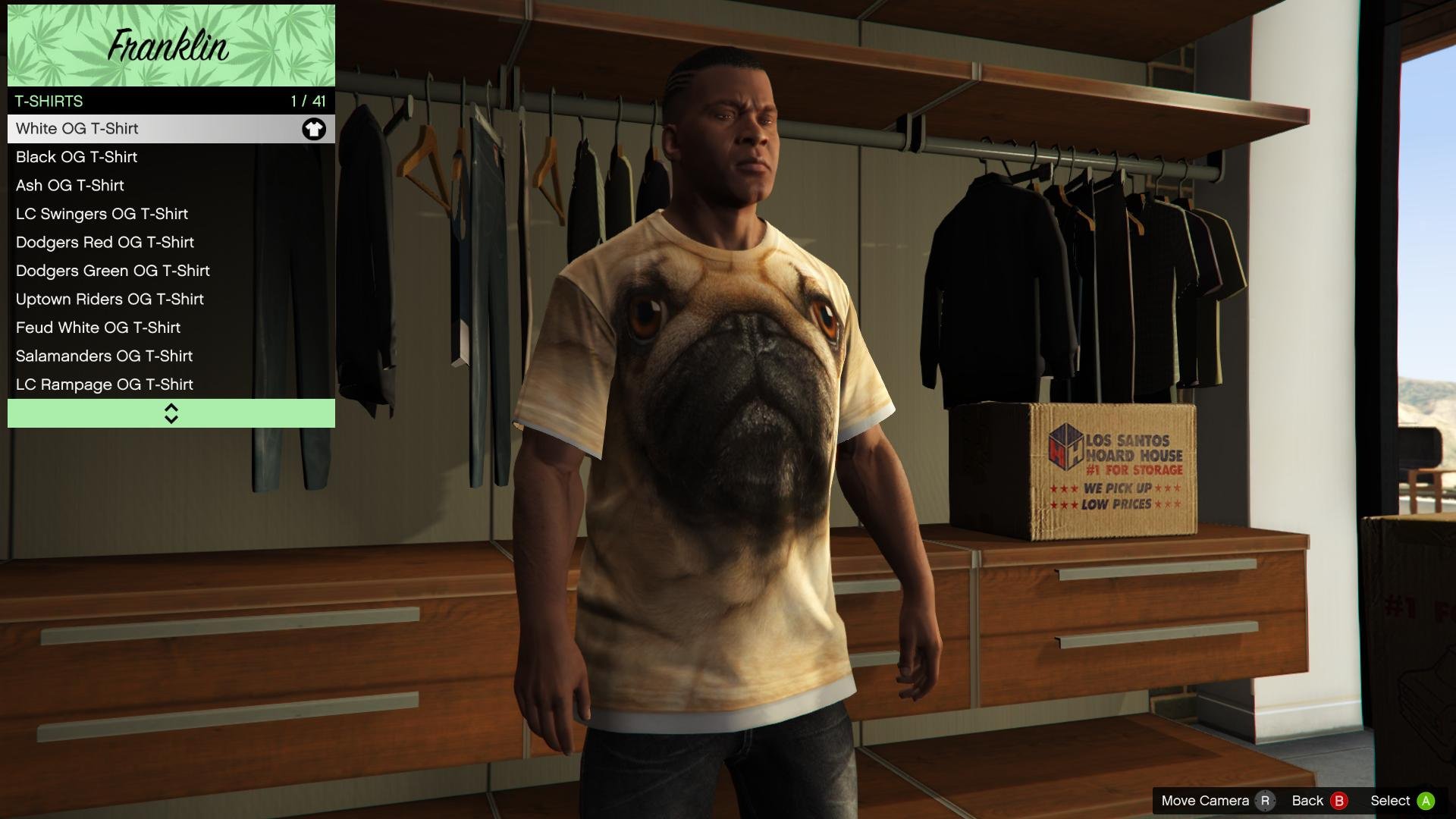1456x819 pixels.
Task: Pick the Ash OG T-Shirt
Action: click(171, 186)
